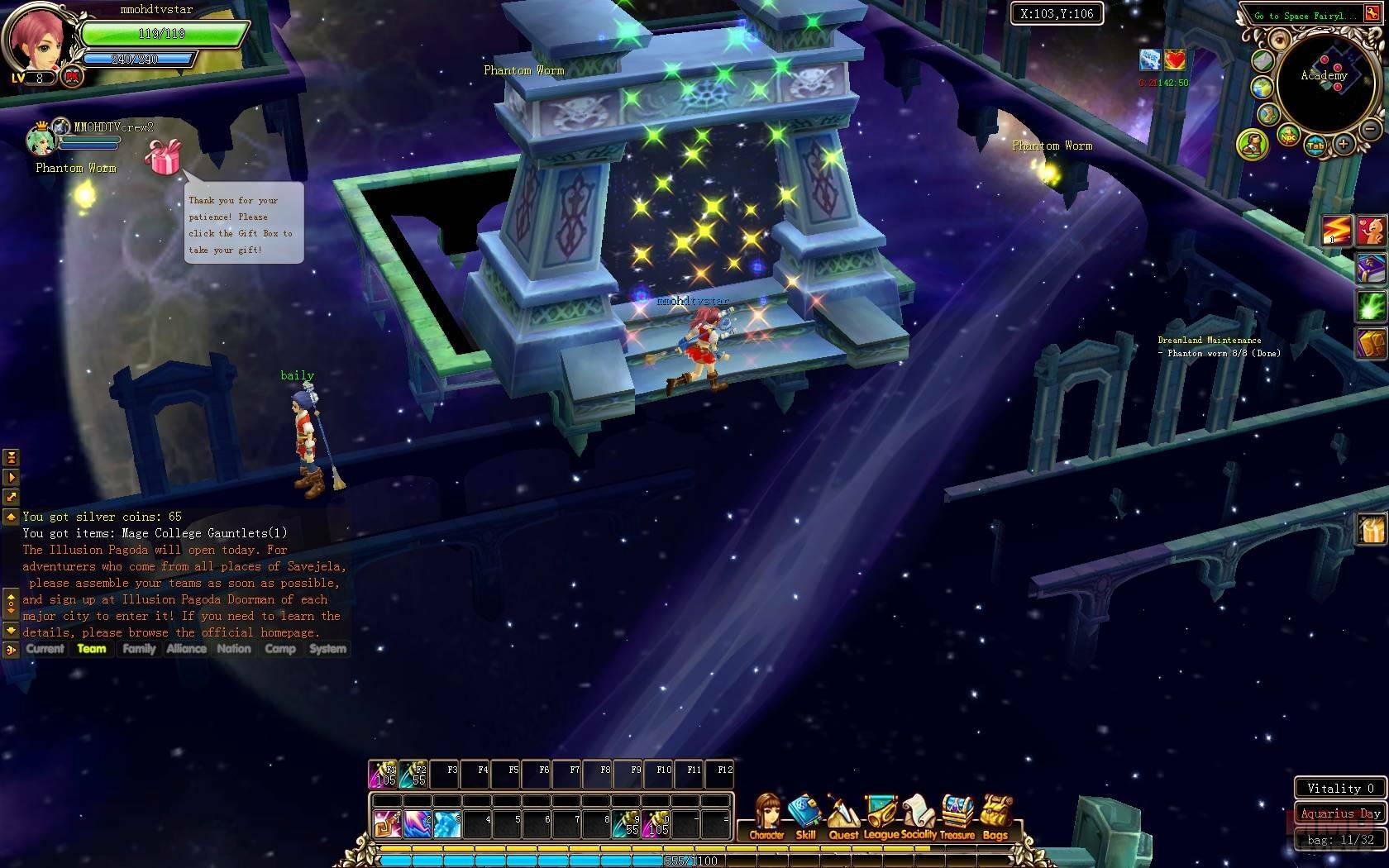Switch to the Team chat tab
The image size is (1389, 868).
pyautogui.click(x=92, y=649)
